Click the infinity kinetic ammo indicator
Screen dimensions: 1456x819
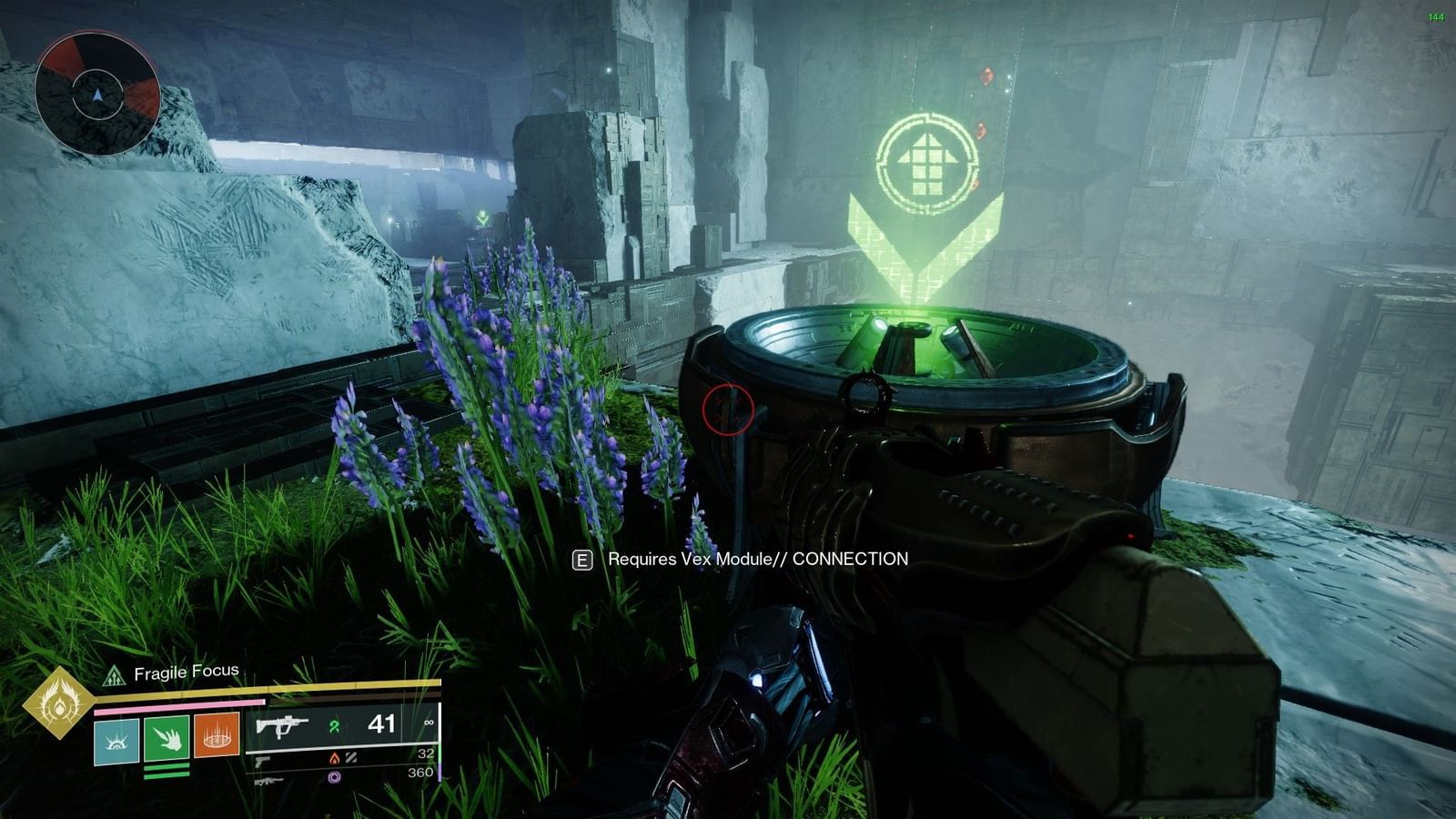coord(430,723)
